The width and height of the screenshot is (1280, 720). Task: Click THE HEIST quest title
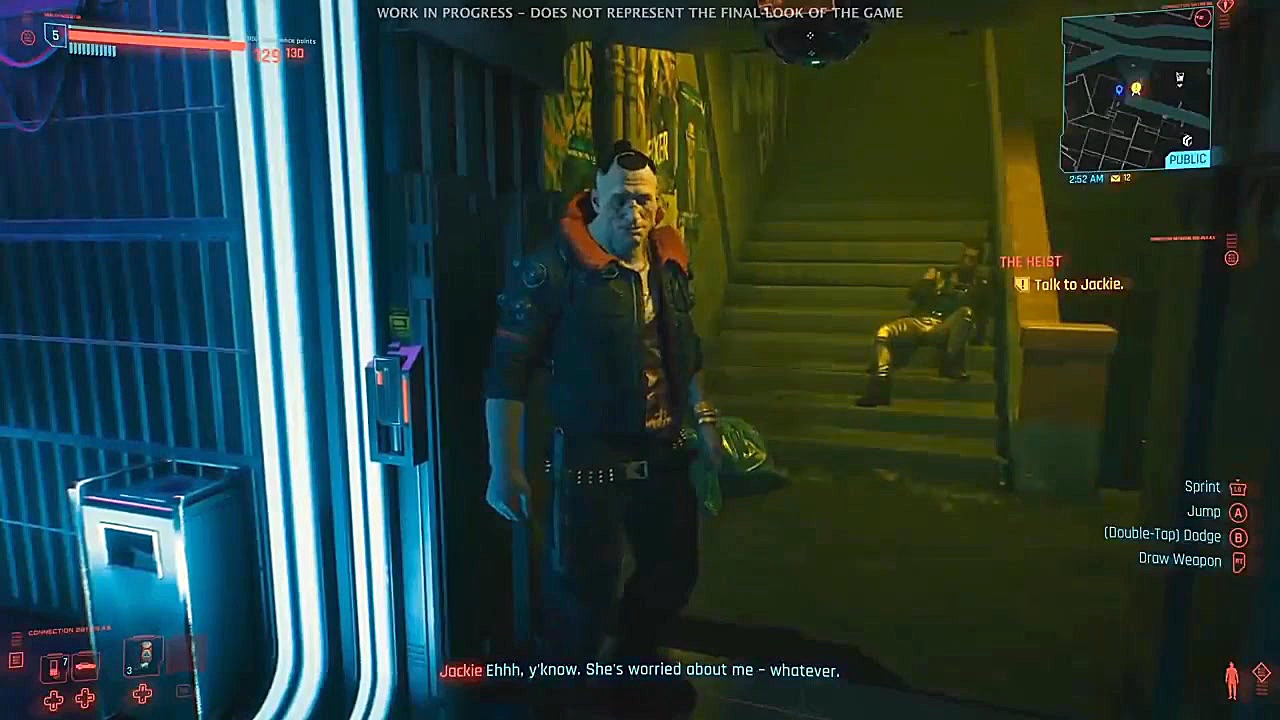point(1030,261)
